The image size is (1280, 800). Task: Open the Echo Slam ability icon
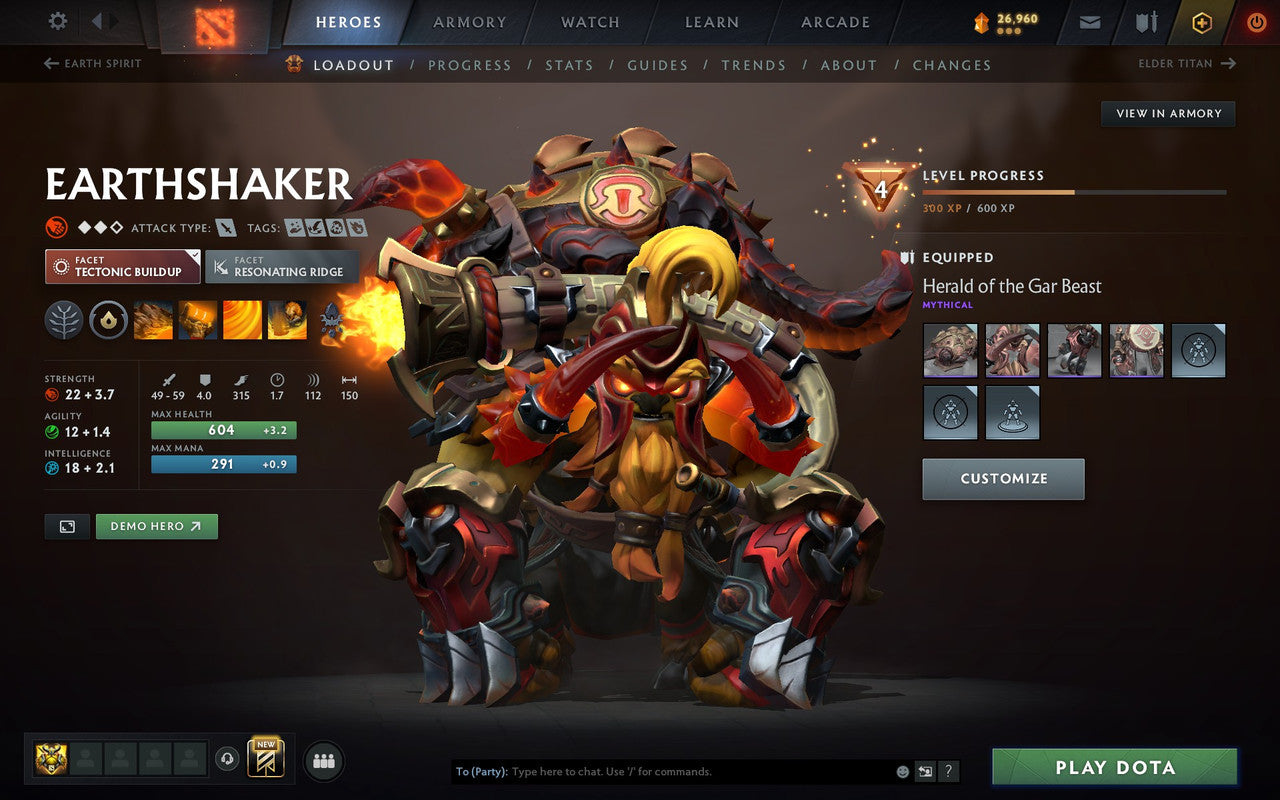(287, 320)
